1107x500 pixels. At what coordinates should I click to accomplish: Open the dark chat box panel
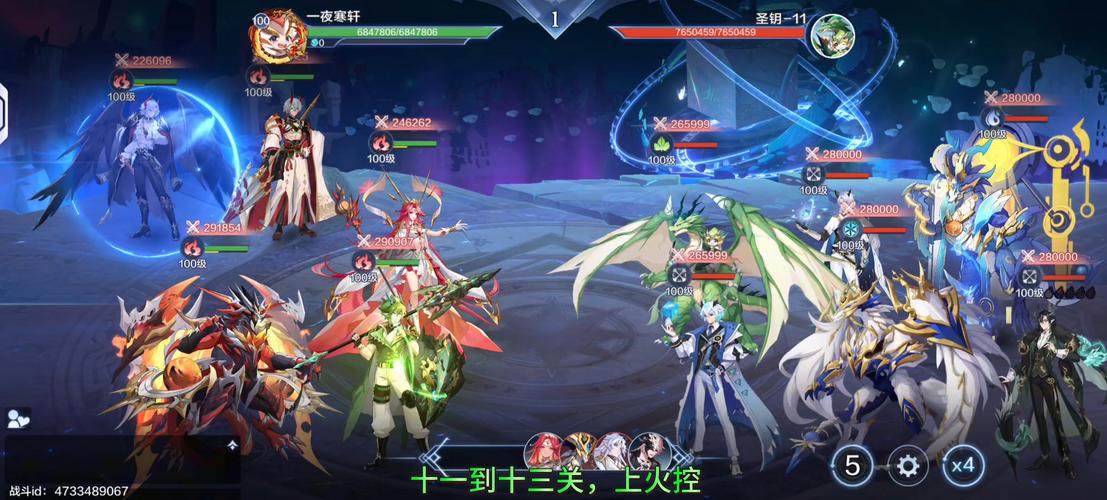[122, 461]
